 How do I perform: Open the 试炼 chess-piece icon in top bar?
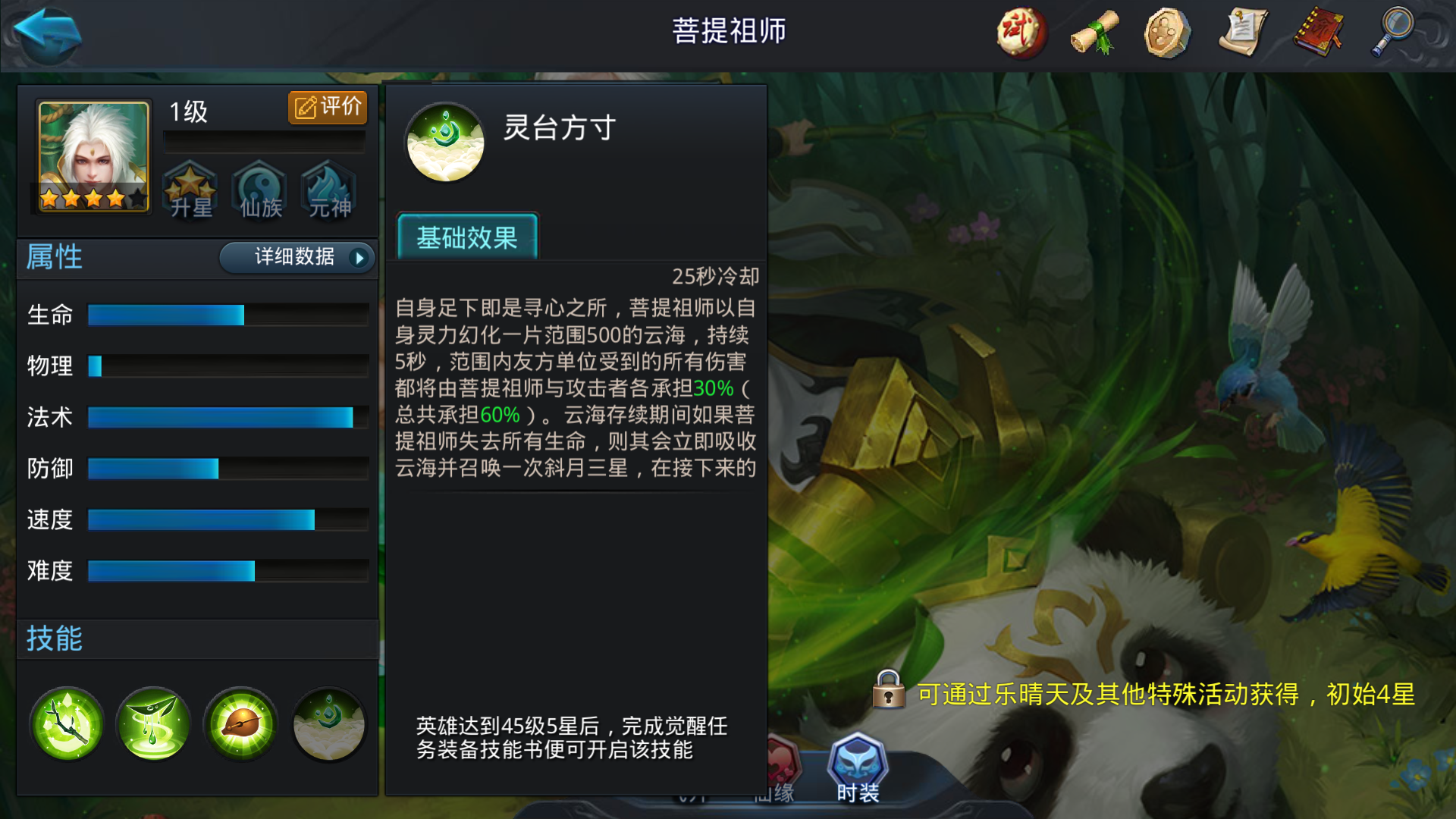click(1020, 34)
